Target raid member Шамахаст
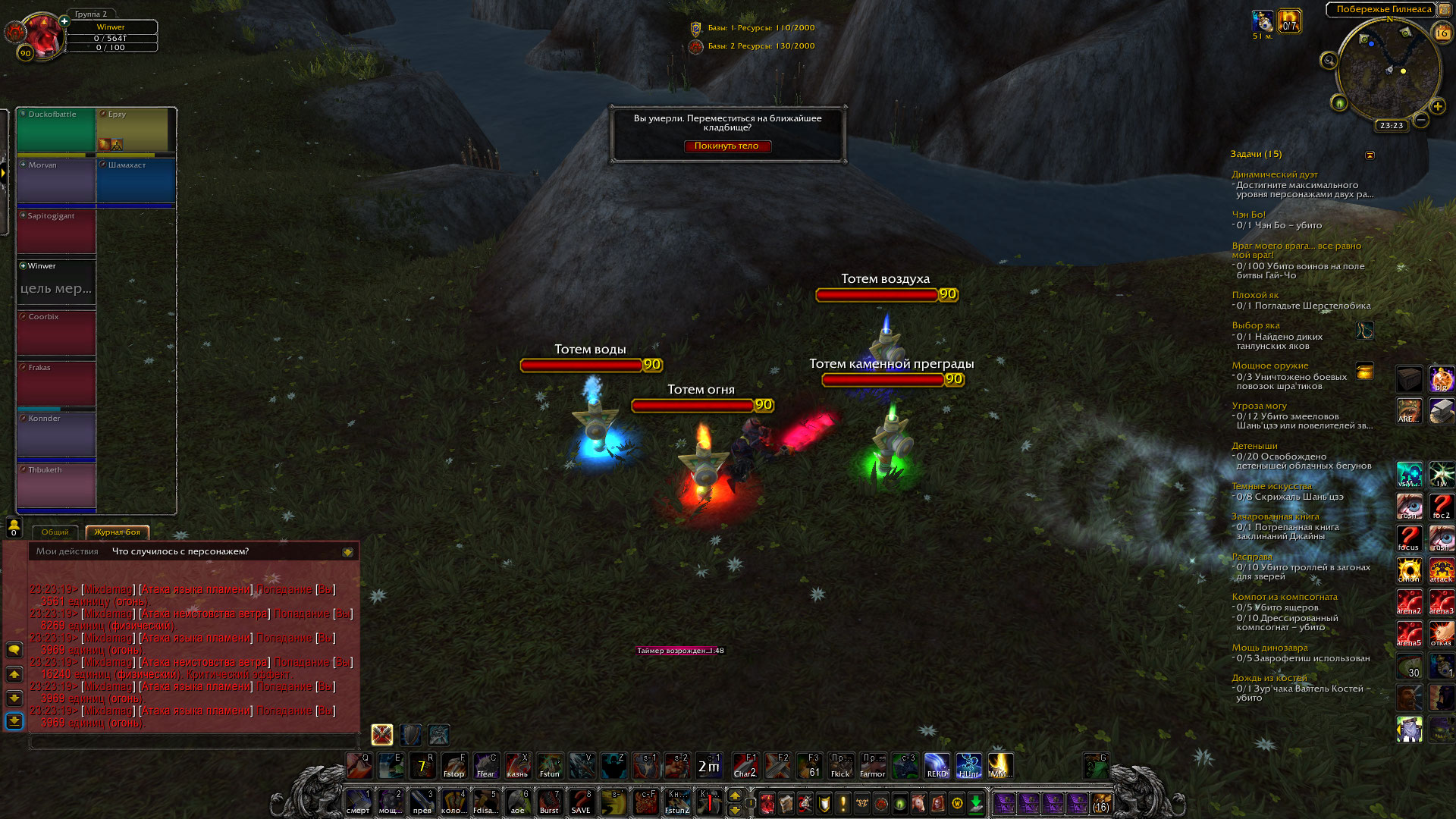 pyautogui.click(x=136, y=180)
